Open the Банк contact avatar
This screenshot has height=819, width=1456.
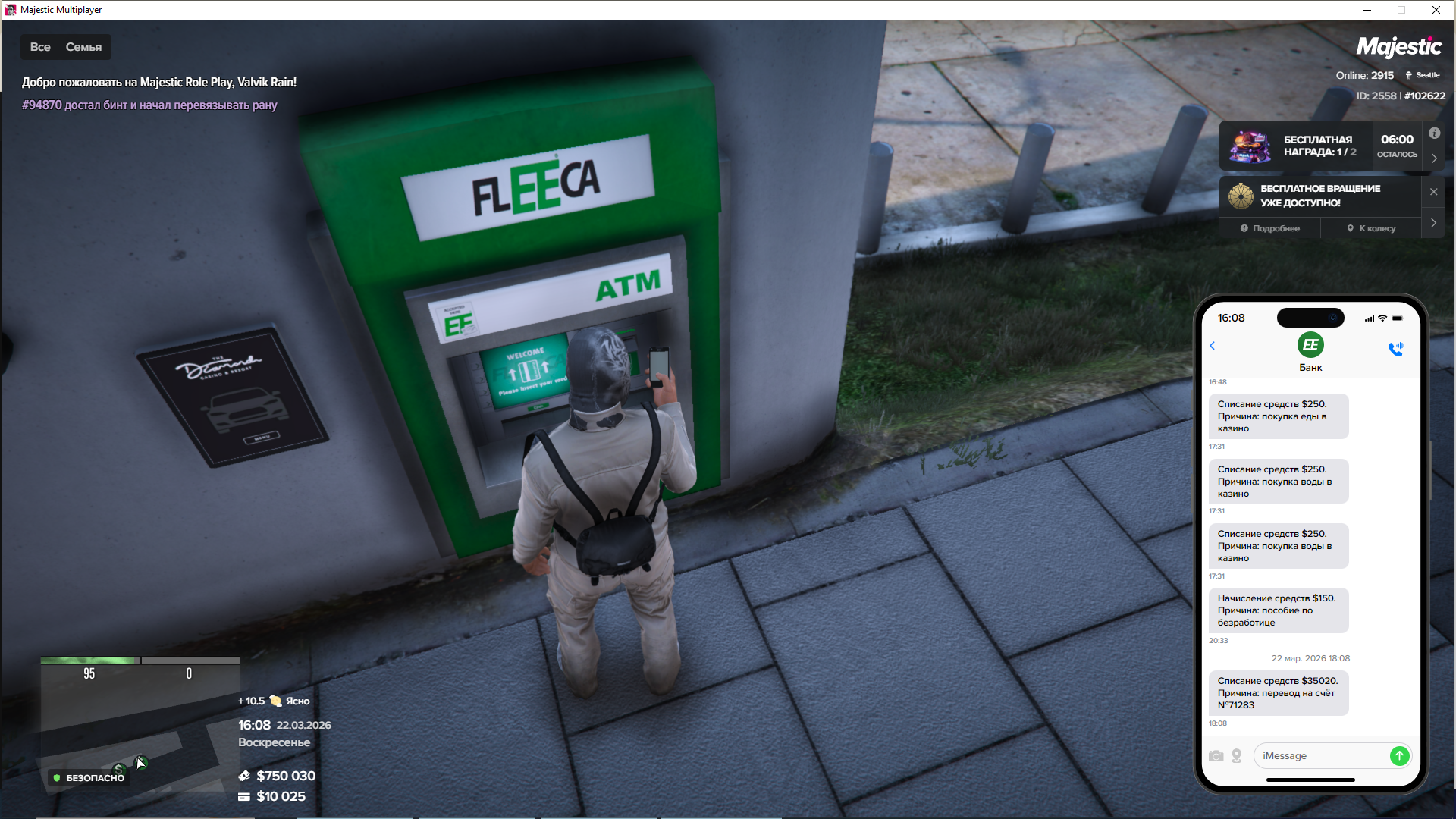pyautogui.click(x=1310, y=346)
